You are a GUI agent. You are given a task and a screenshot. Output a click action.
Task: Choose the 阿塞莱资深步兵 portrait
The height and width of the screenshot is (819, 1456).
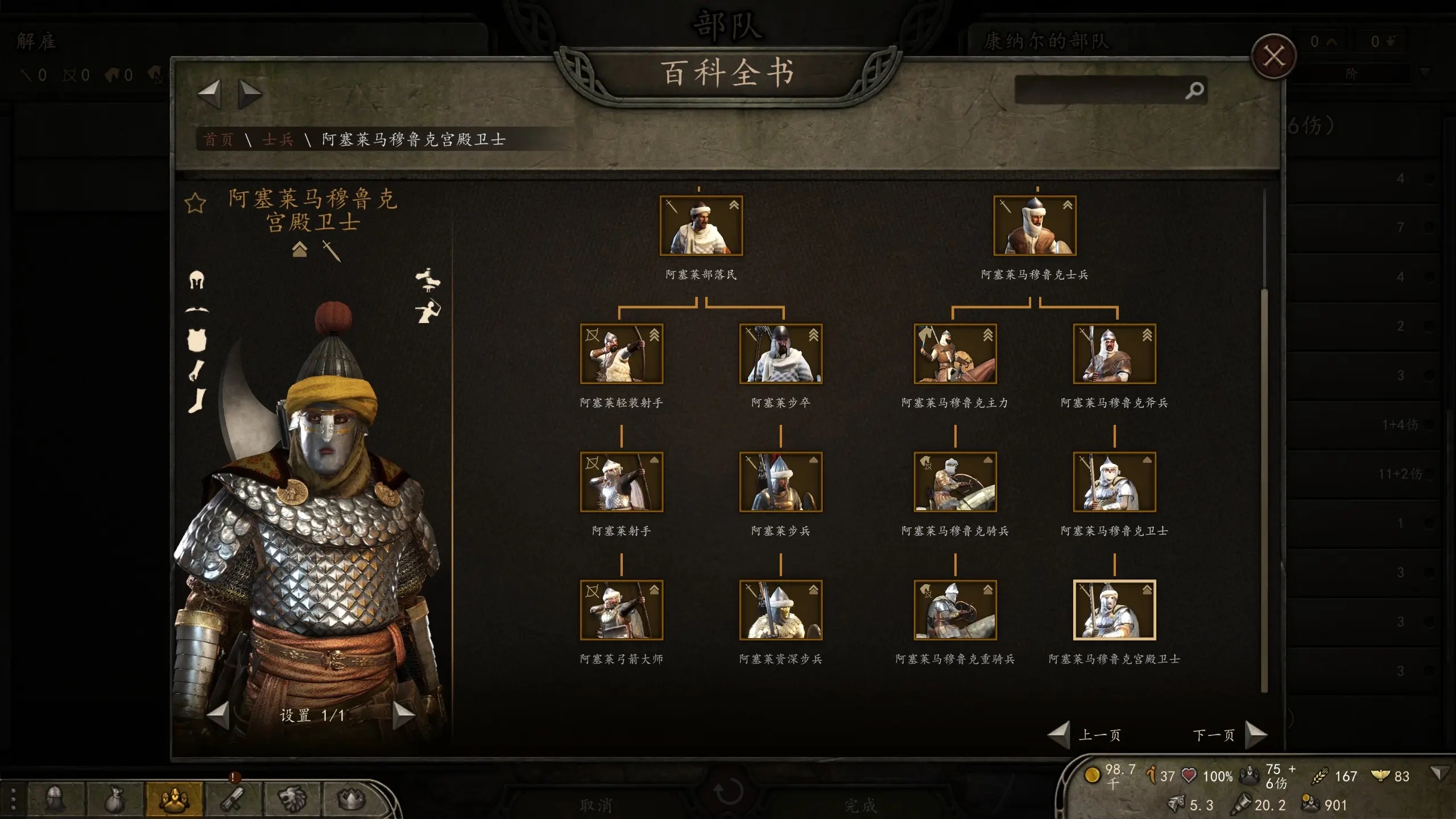[x=780, y=610]
